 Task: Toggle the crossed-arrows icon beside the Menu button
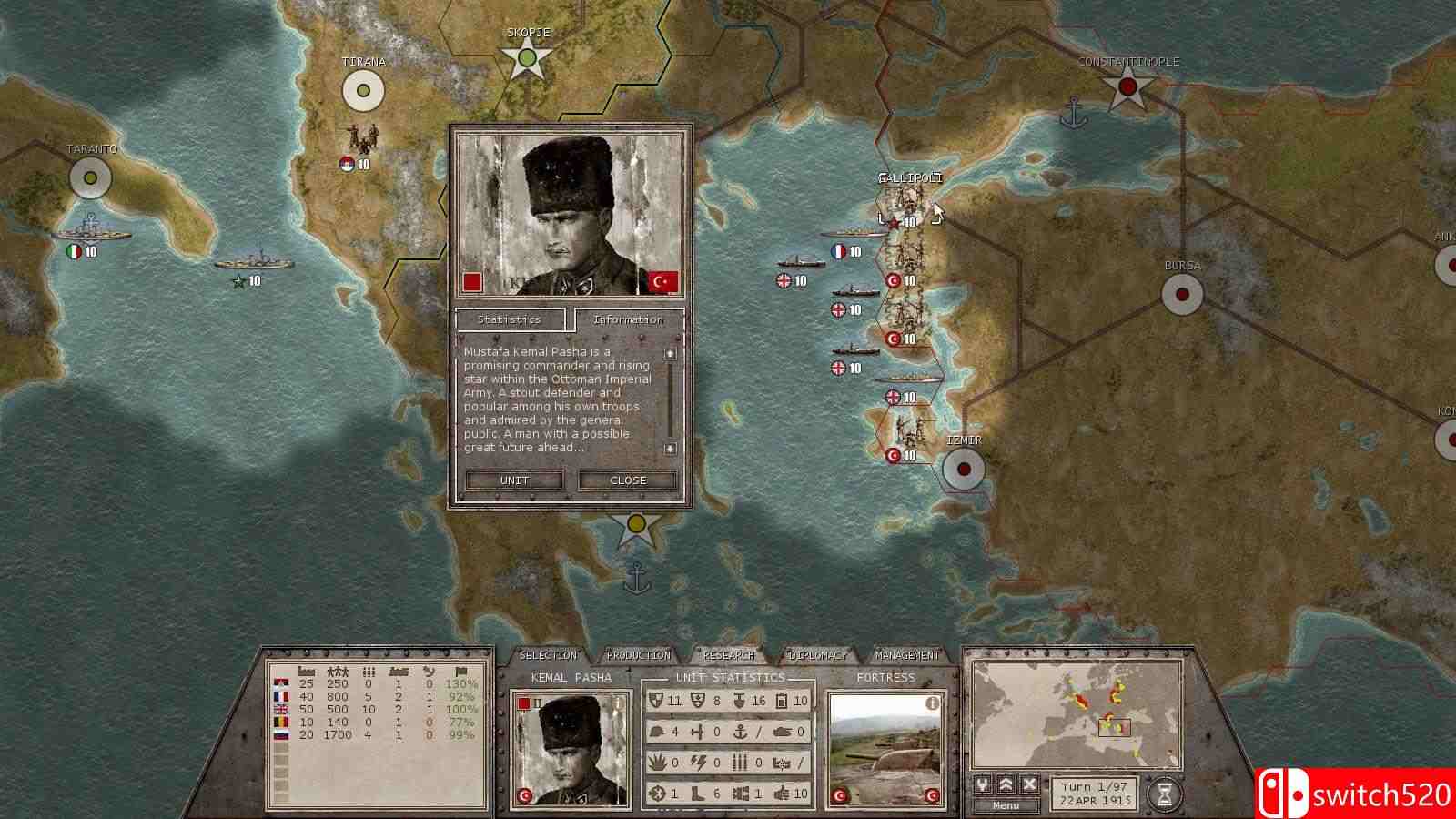(982, 784)
